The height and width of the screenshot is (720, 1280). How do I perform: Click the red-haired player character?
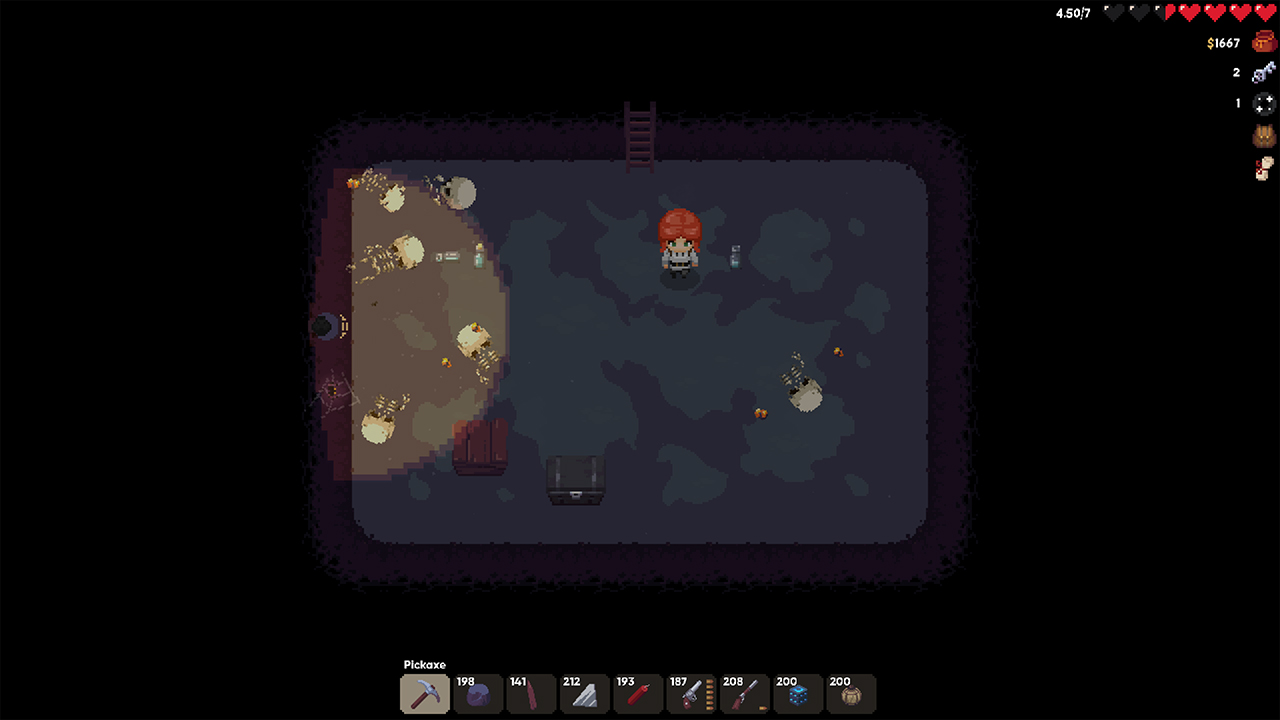click(x=679, y=245)
